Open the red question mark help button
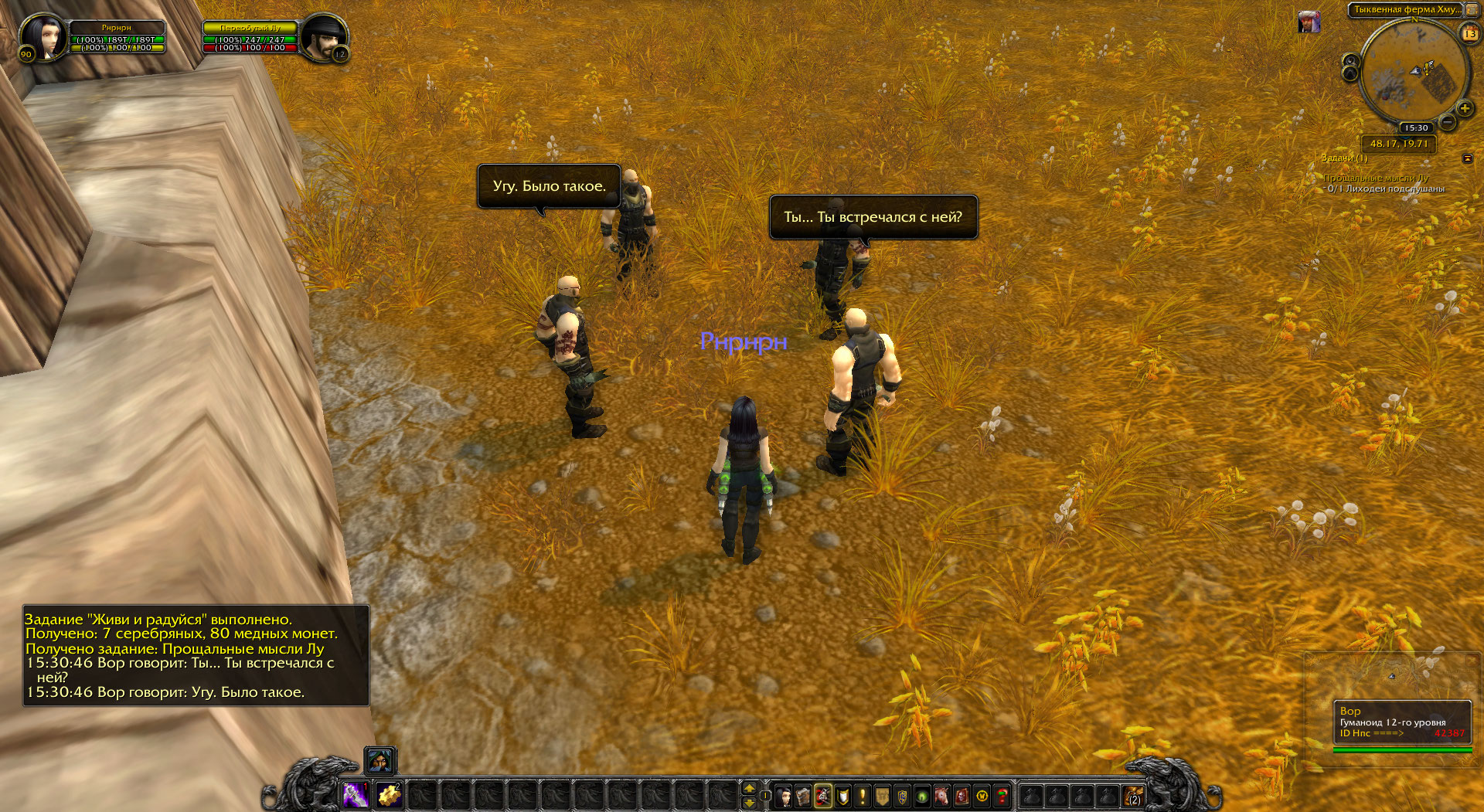1484x812 pixels. point(1002,796)
